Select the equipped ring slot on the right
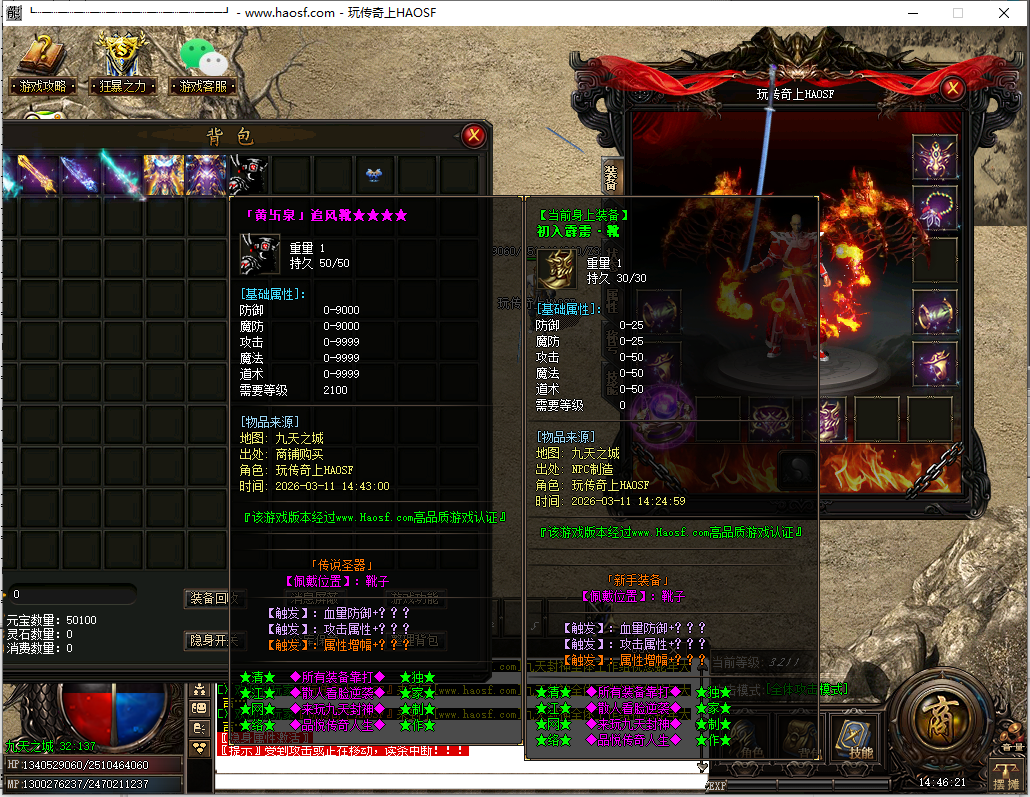 pyautogui.click(x=935, y=365)
